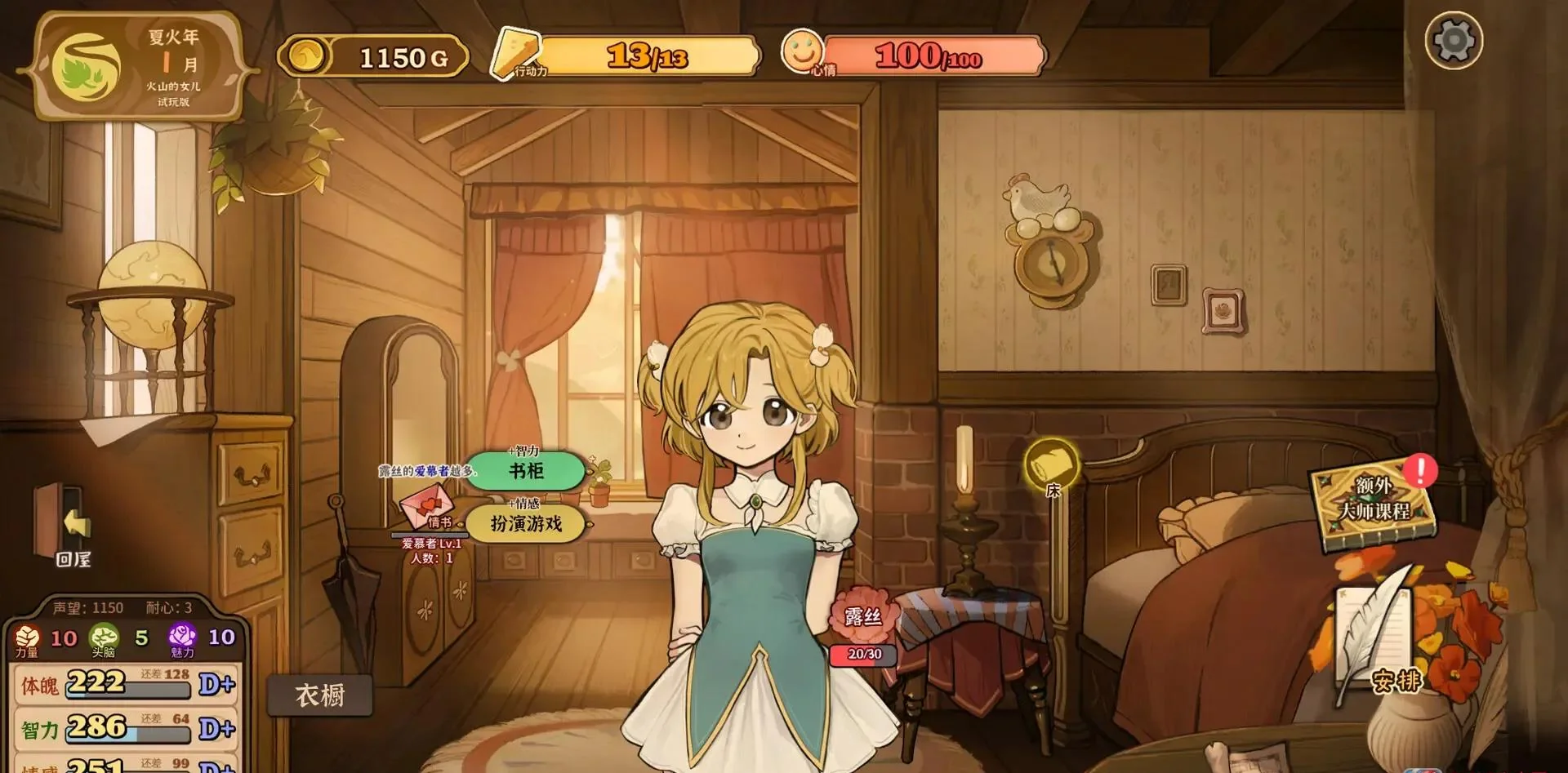The width and height of the screenshot is (1568, 773).
Task: Click the 头脑 brain attribute icon
Action: point(104,637)
